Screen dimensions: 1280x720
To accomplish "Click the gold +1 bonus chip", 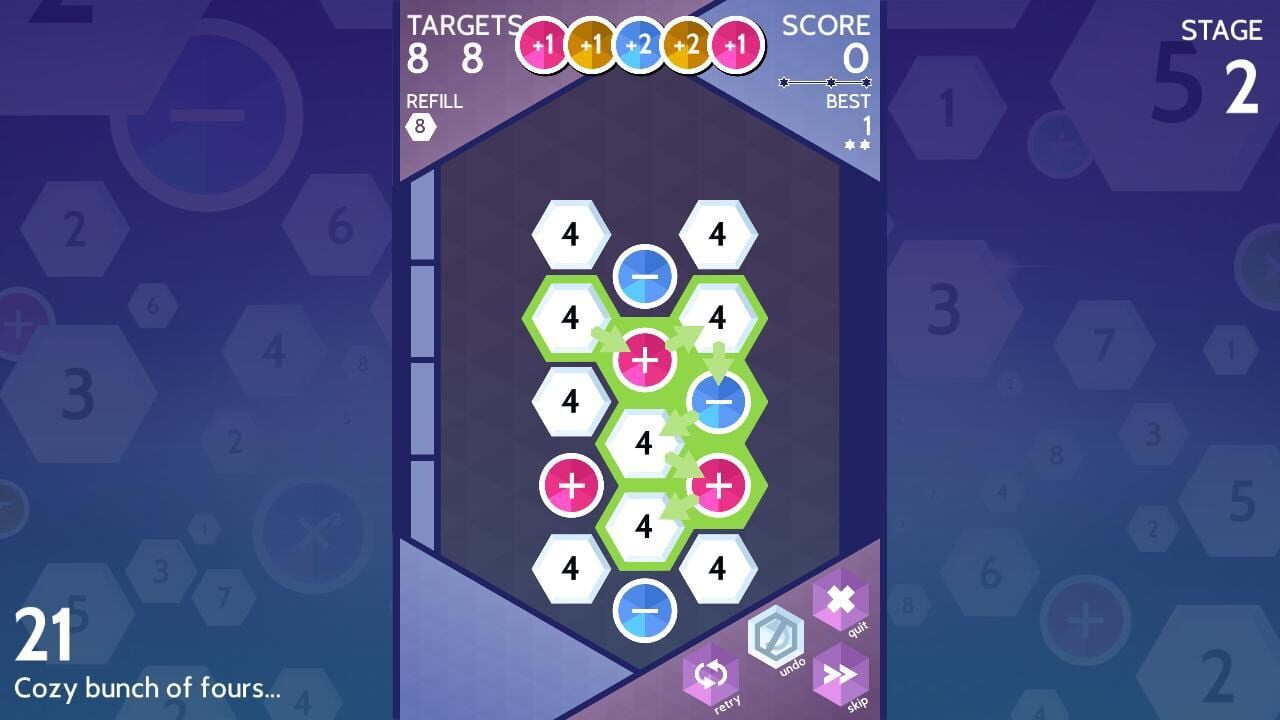I will (x=591, y=44).
